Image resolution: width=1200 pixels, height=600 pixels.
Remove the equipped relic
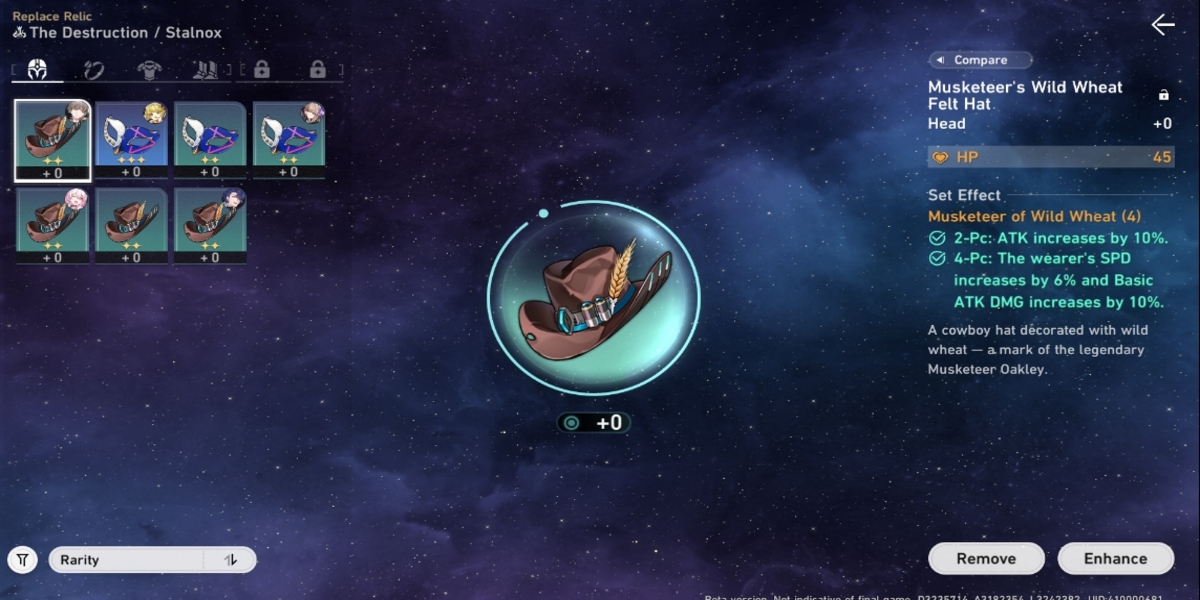pos(985,558)
